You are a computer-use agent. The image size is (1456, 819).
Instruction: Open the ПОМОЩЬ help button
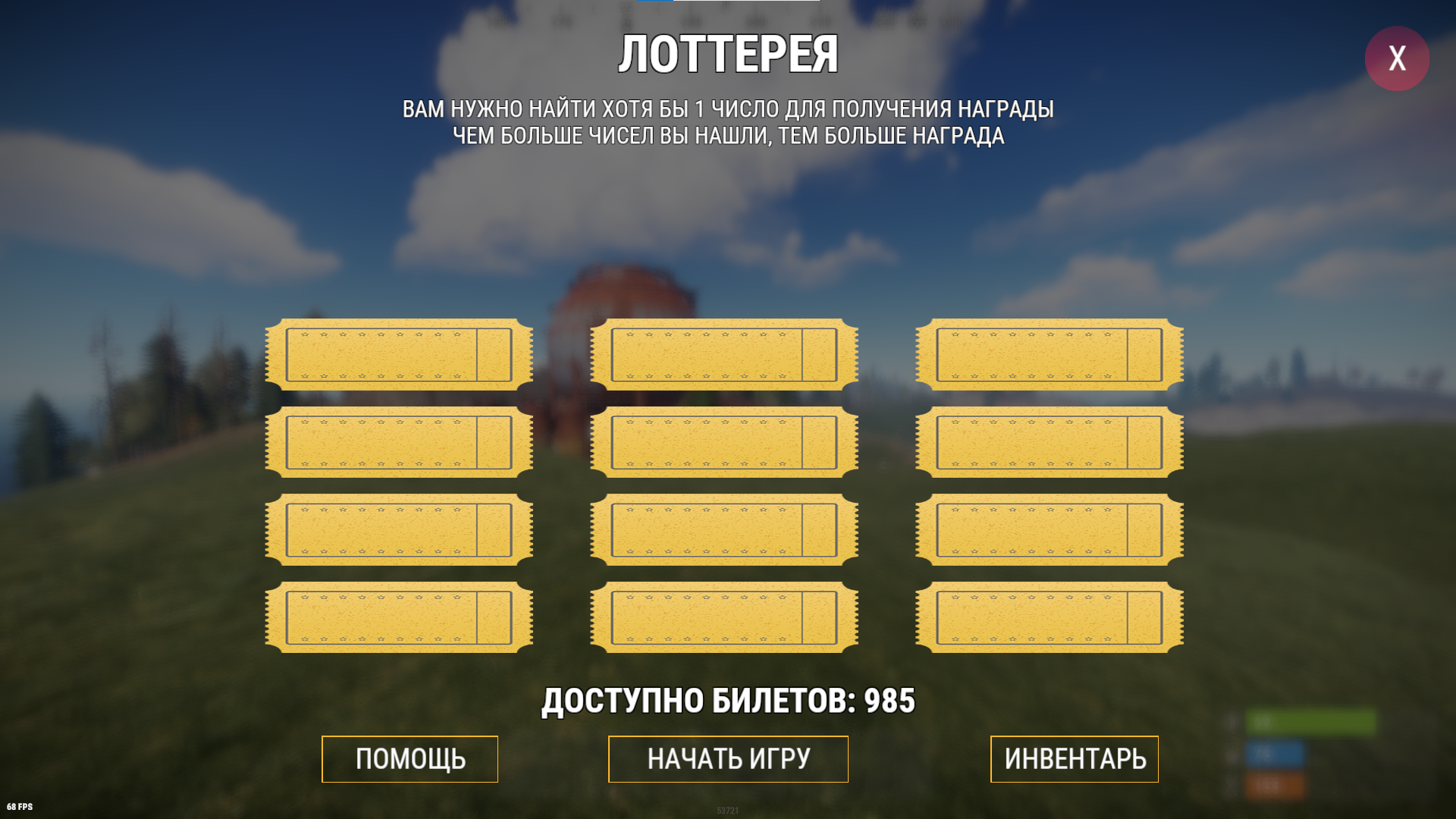tap(409, 758)
